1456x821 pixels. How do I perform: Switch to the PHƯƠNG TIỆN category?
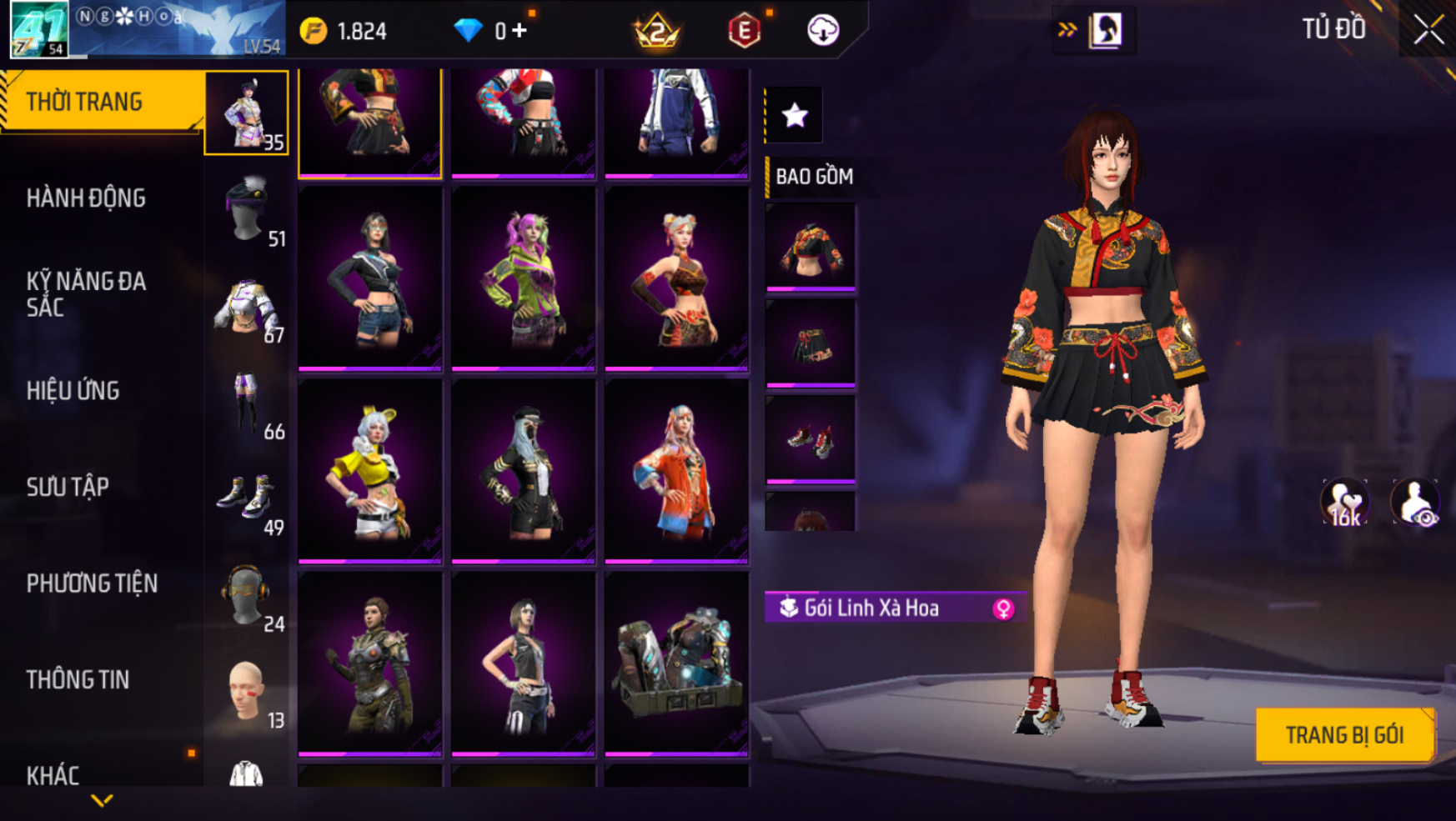click(x=92, y=583)
